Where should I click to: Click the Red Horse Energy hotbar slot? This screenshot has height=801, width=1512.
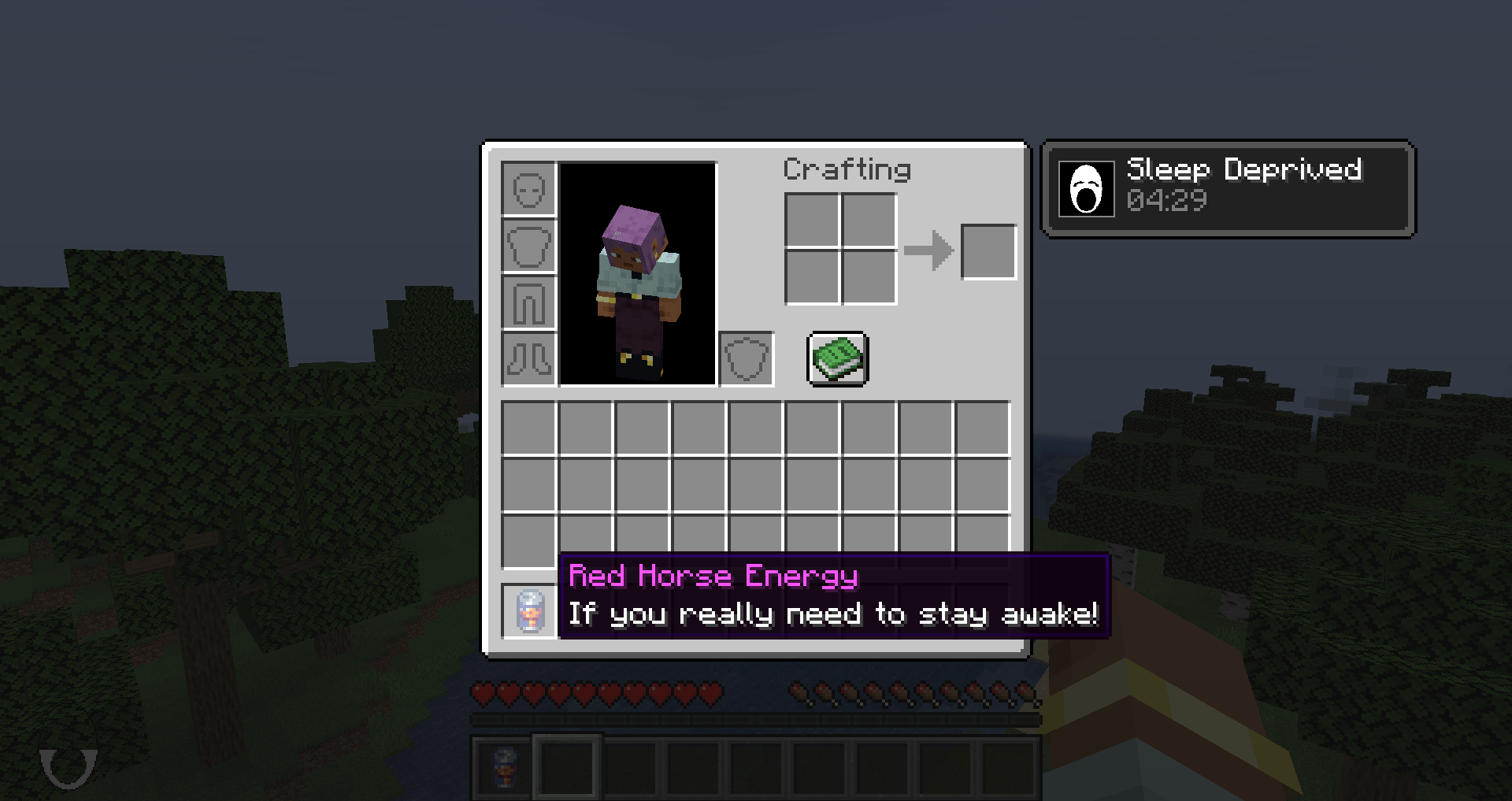502,766
